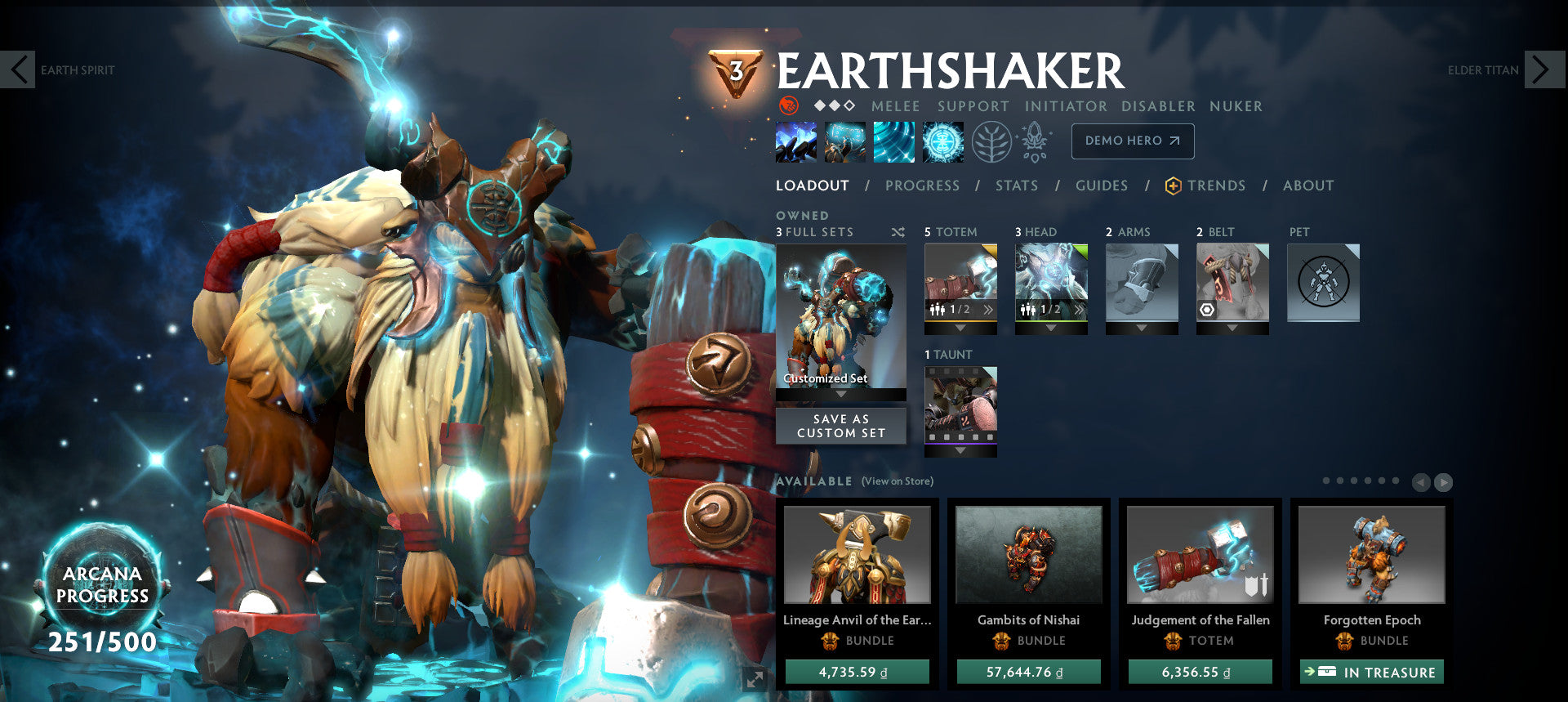
Task: Click the empty Pet slot icon
Action: click(1323, 281)
